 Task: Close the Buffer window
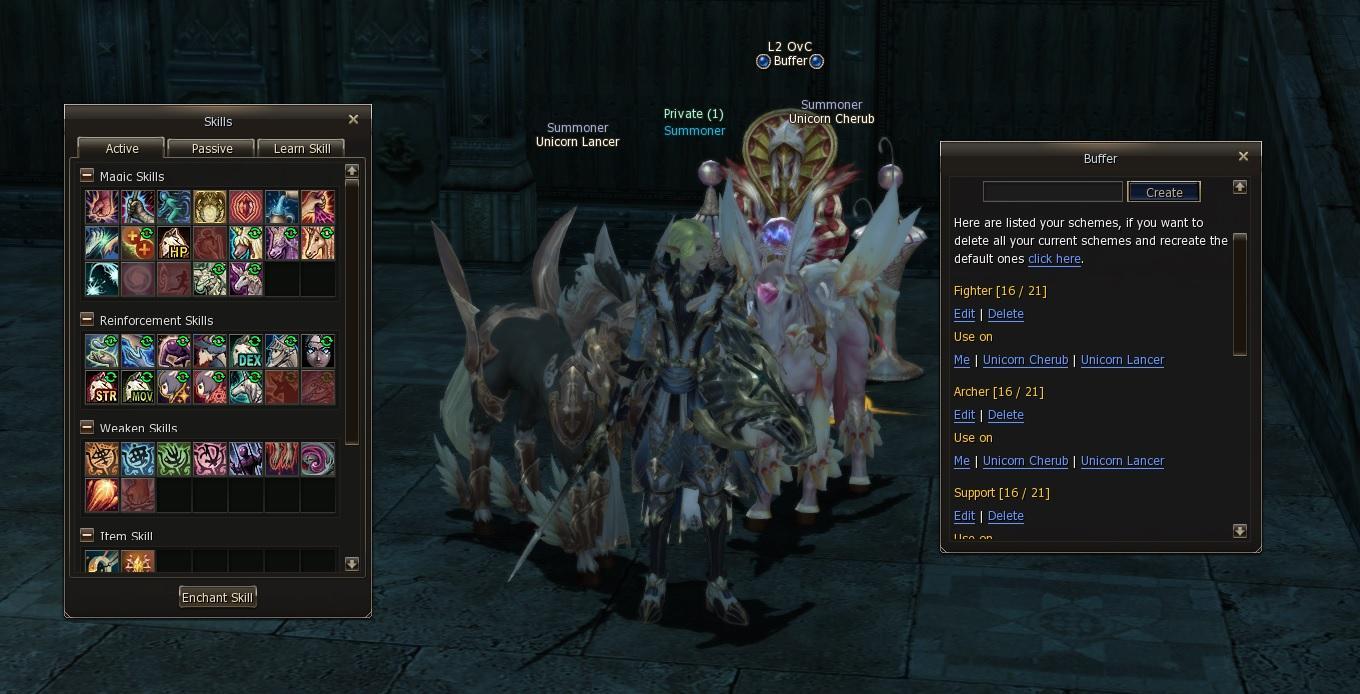[x=1243, y=157]
